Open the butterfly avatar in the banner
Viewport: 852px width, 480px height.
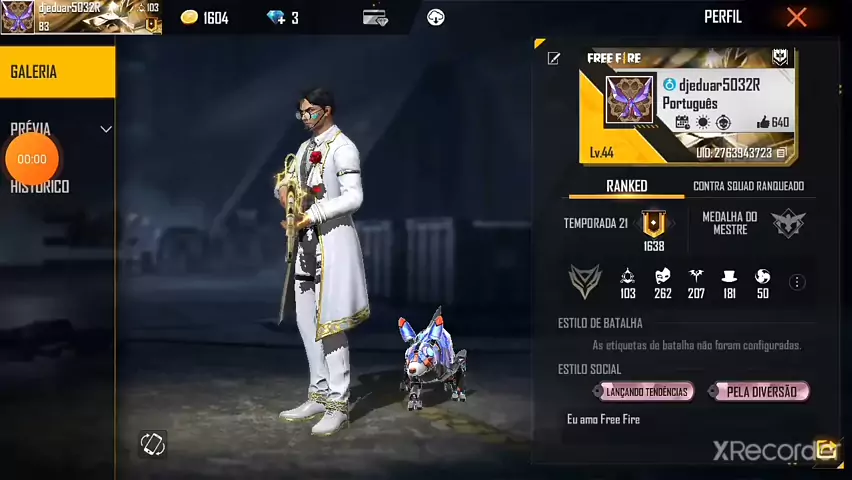point(629,101)
